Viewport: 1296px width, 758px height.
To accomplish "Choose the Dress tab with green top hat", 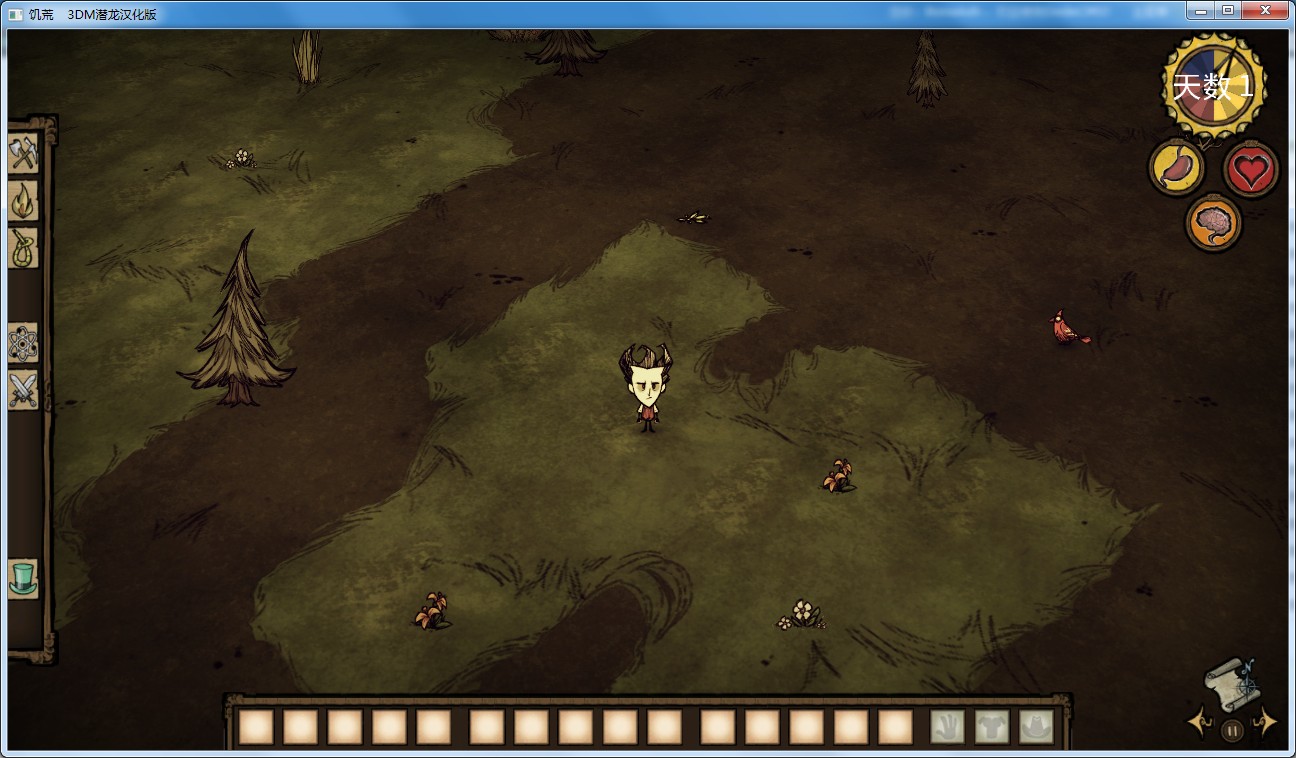I will pyautogui.click(x=22, y=578).
